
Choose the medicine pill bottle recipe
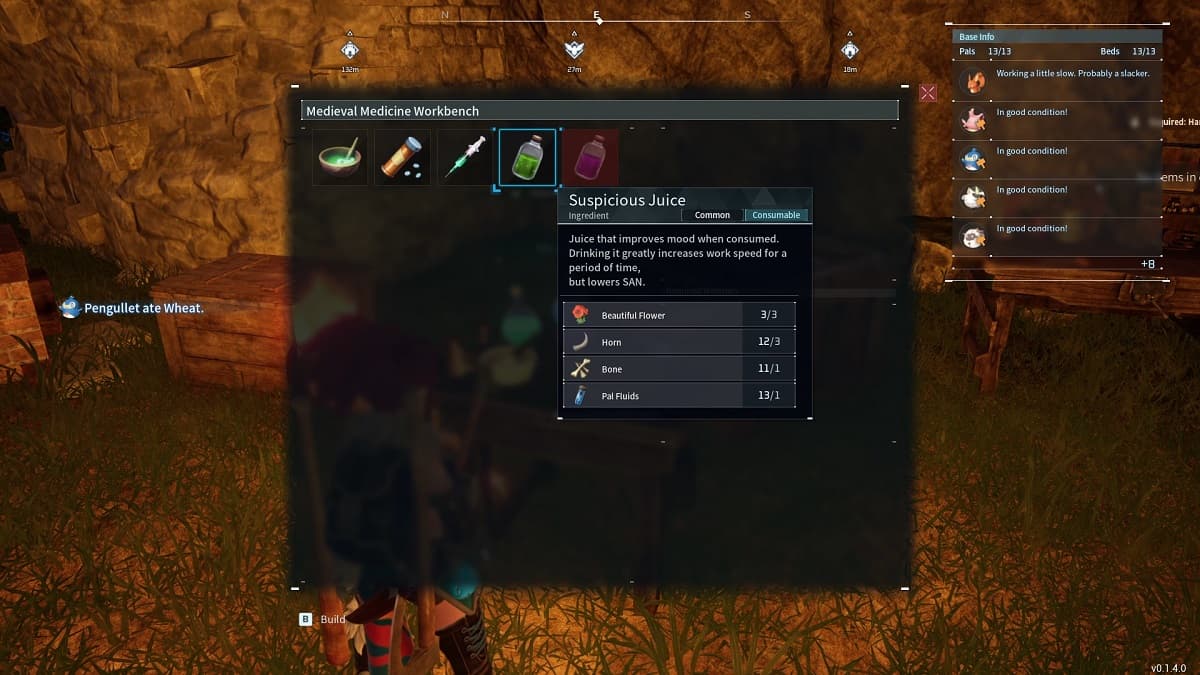402,158
